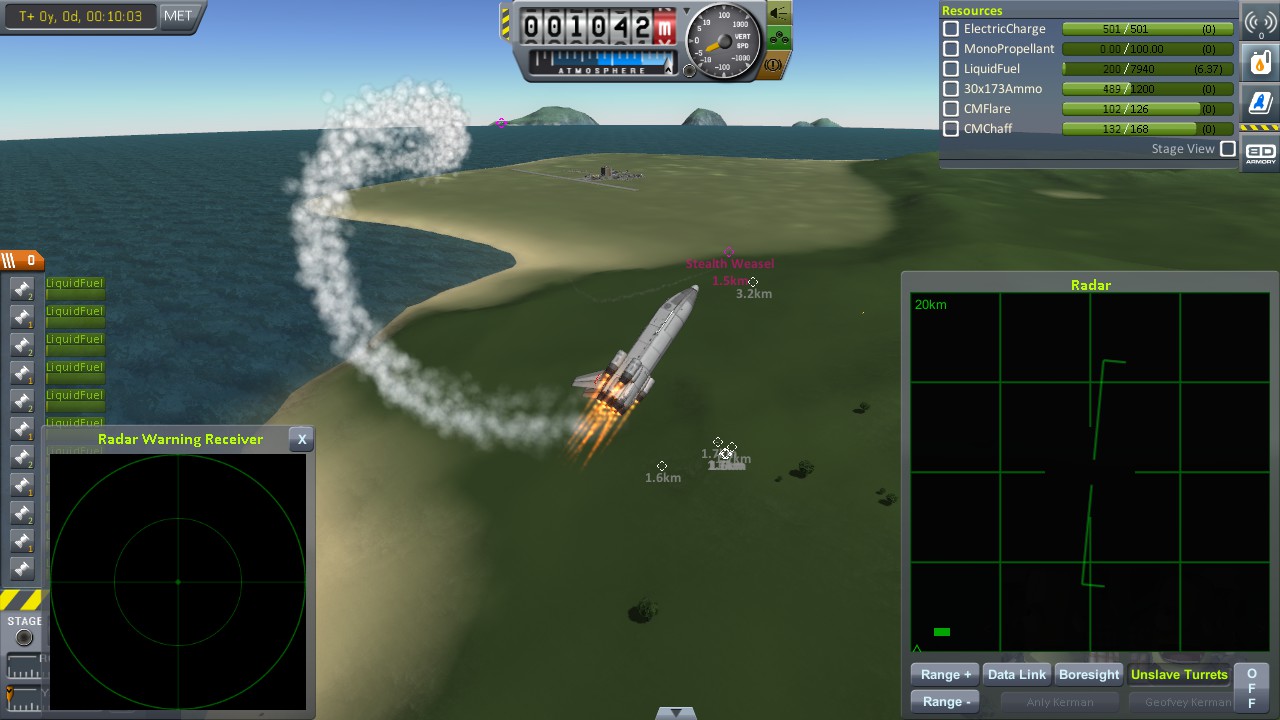Toggle the green landing gear button
The image size is (1280, 720).
click(779, 40)
